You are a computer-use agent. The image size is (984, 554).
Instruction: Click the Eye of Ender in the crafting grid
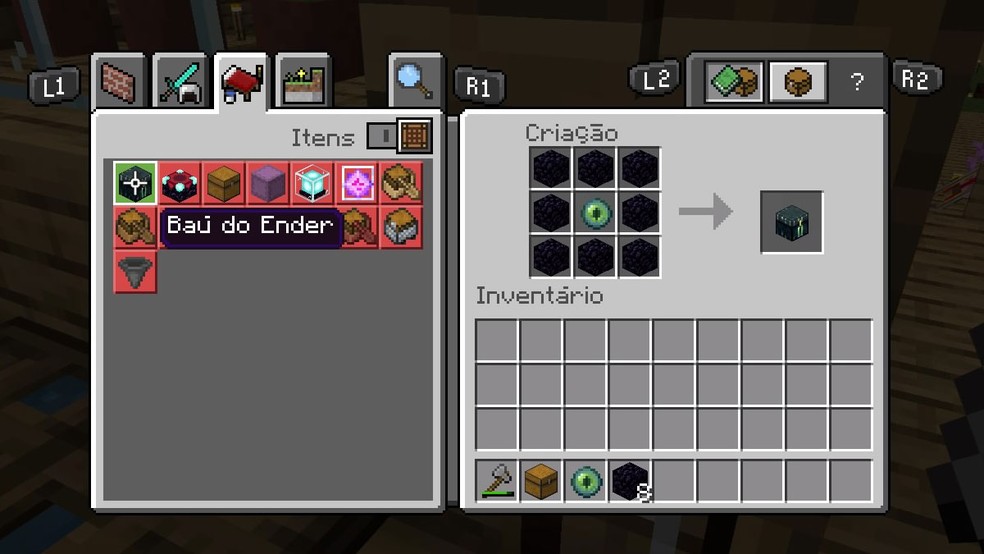(x=595, y=212)
